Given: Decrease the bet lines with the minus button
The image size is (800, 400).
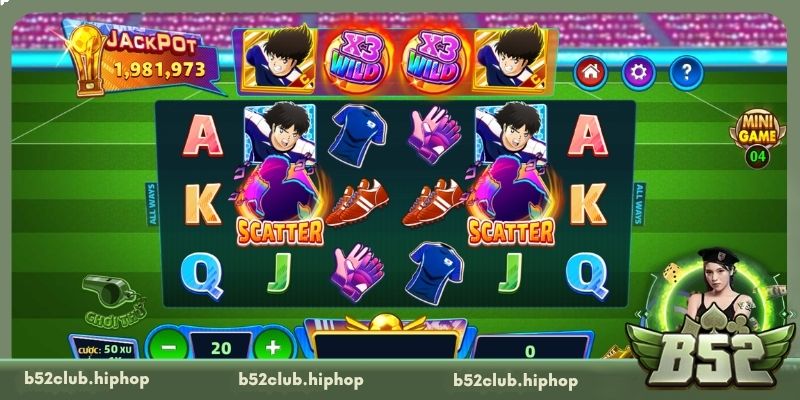Looking at the screenshot, I should [x=169, y=348].
